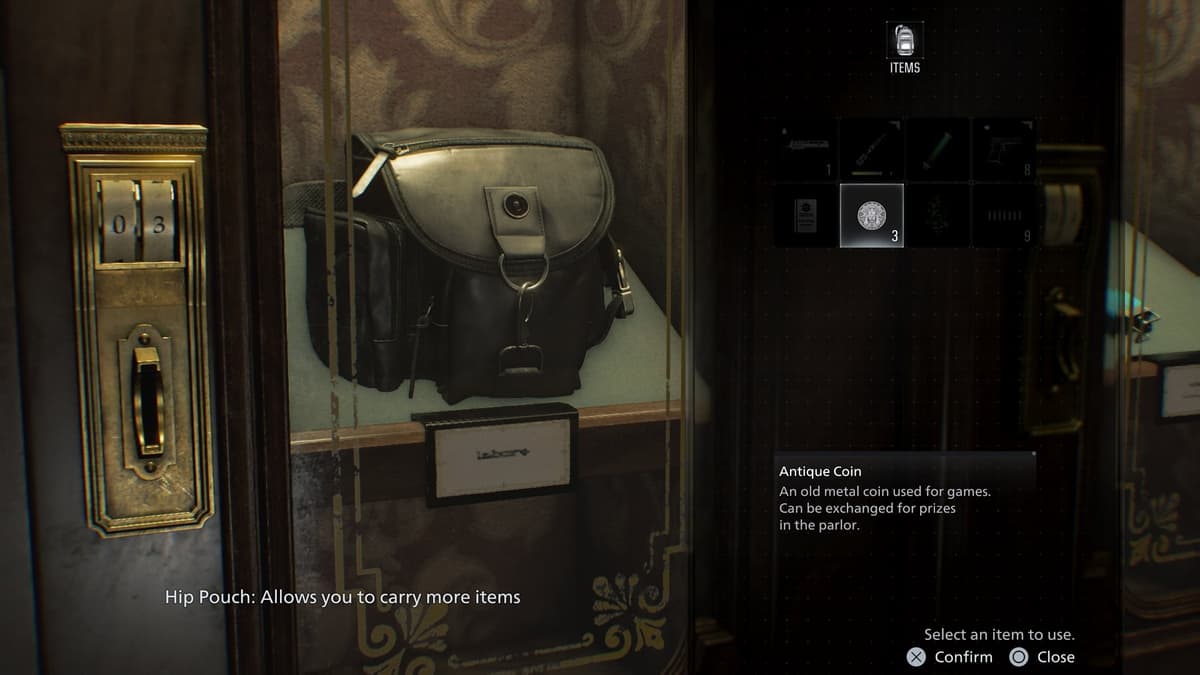1200x675 pixels.
Task: Pick the green vial item slot
Action: [937, 149]
